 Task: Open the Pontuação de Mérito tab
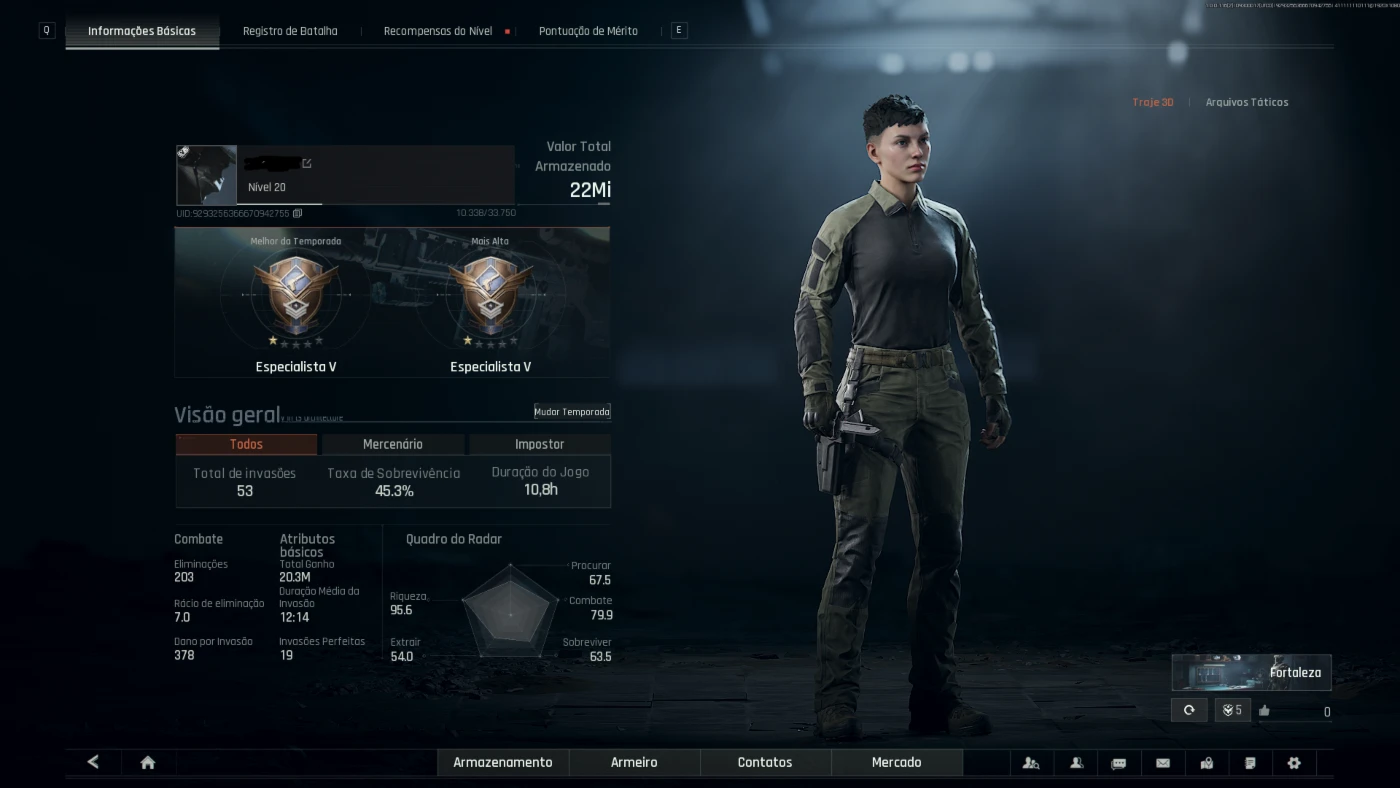tap(588, 31)
